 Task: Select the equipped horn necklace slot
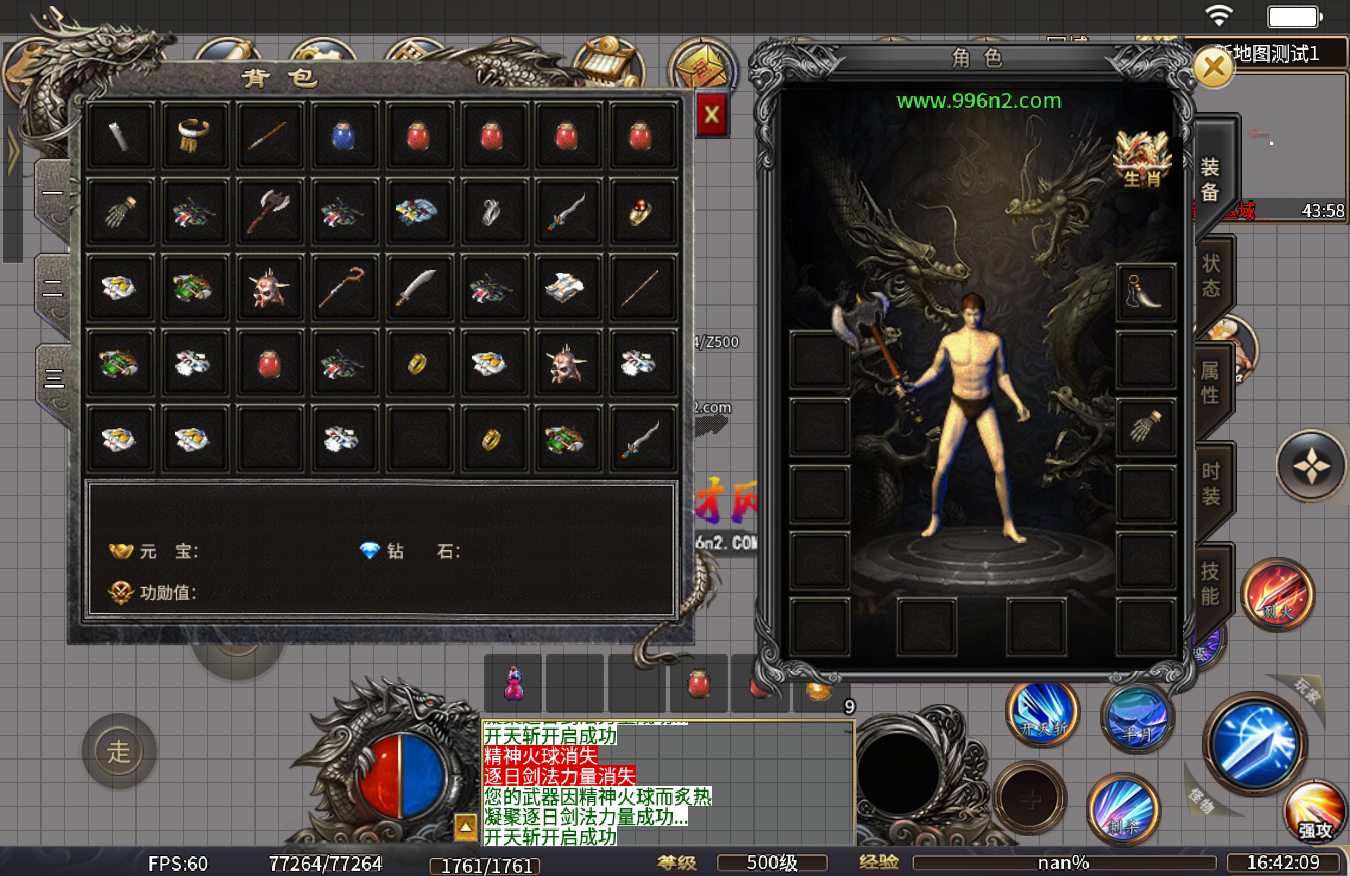point(1145,291)
